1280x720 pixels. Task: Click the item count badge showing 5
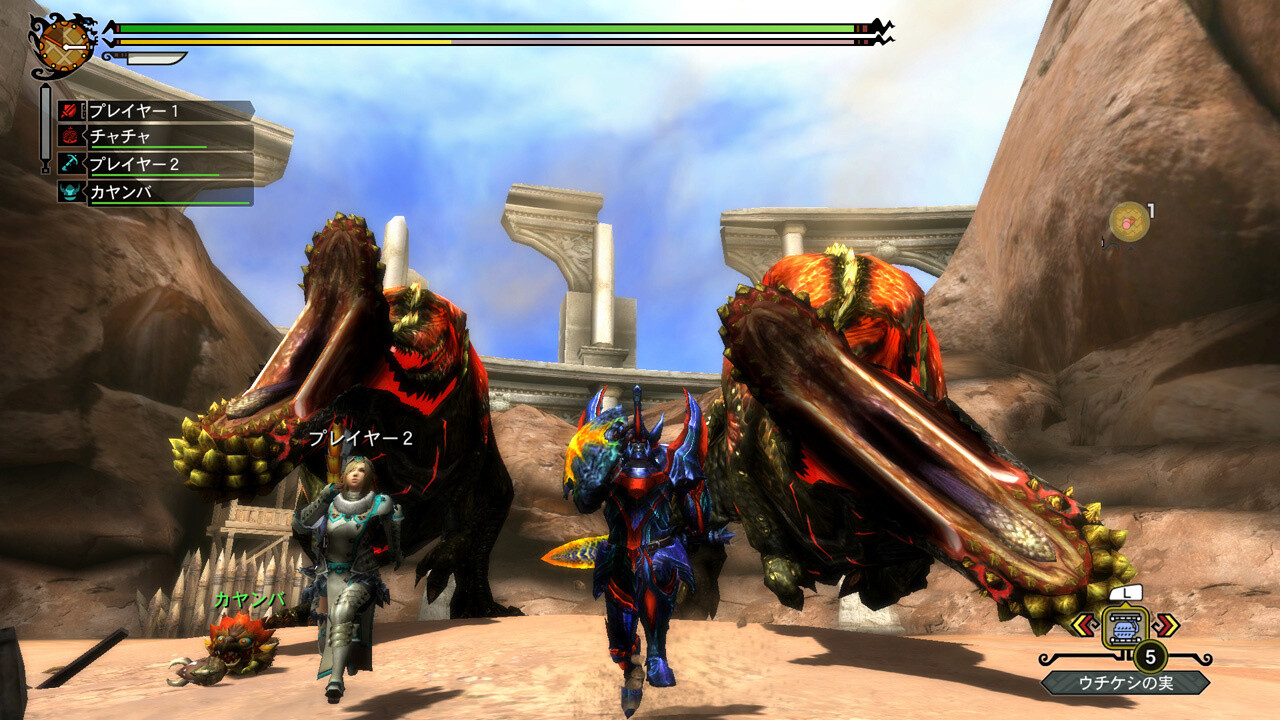tap(1150, 657)
